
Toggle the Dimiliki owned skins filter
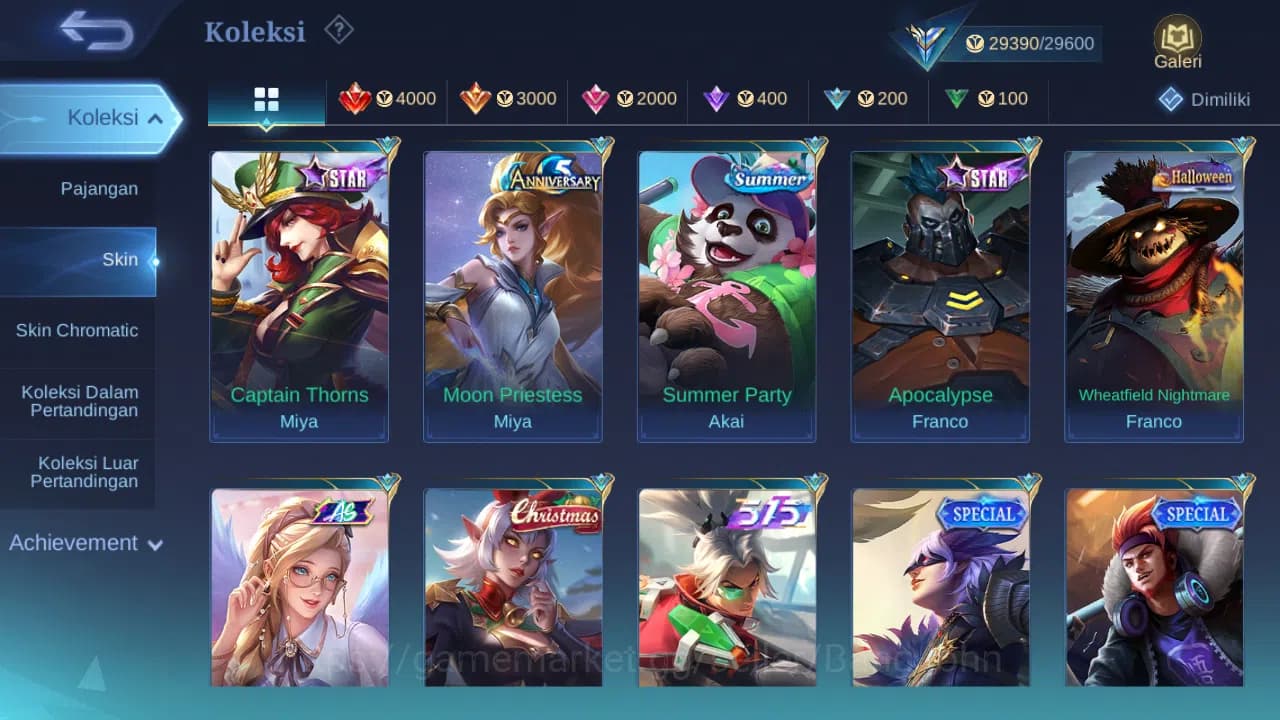point(1205,99)
